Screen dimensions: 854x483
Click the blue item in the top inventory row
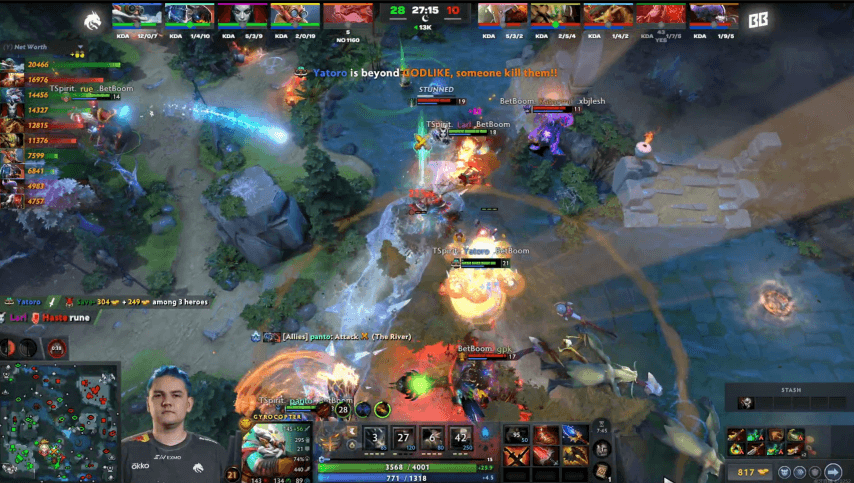pyautogui.click(x=575, y=436)
